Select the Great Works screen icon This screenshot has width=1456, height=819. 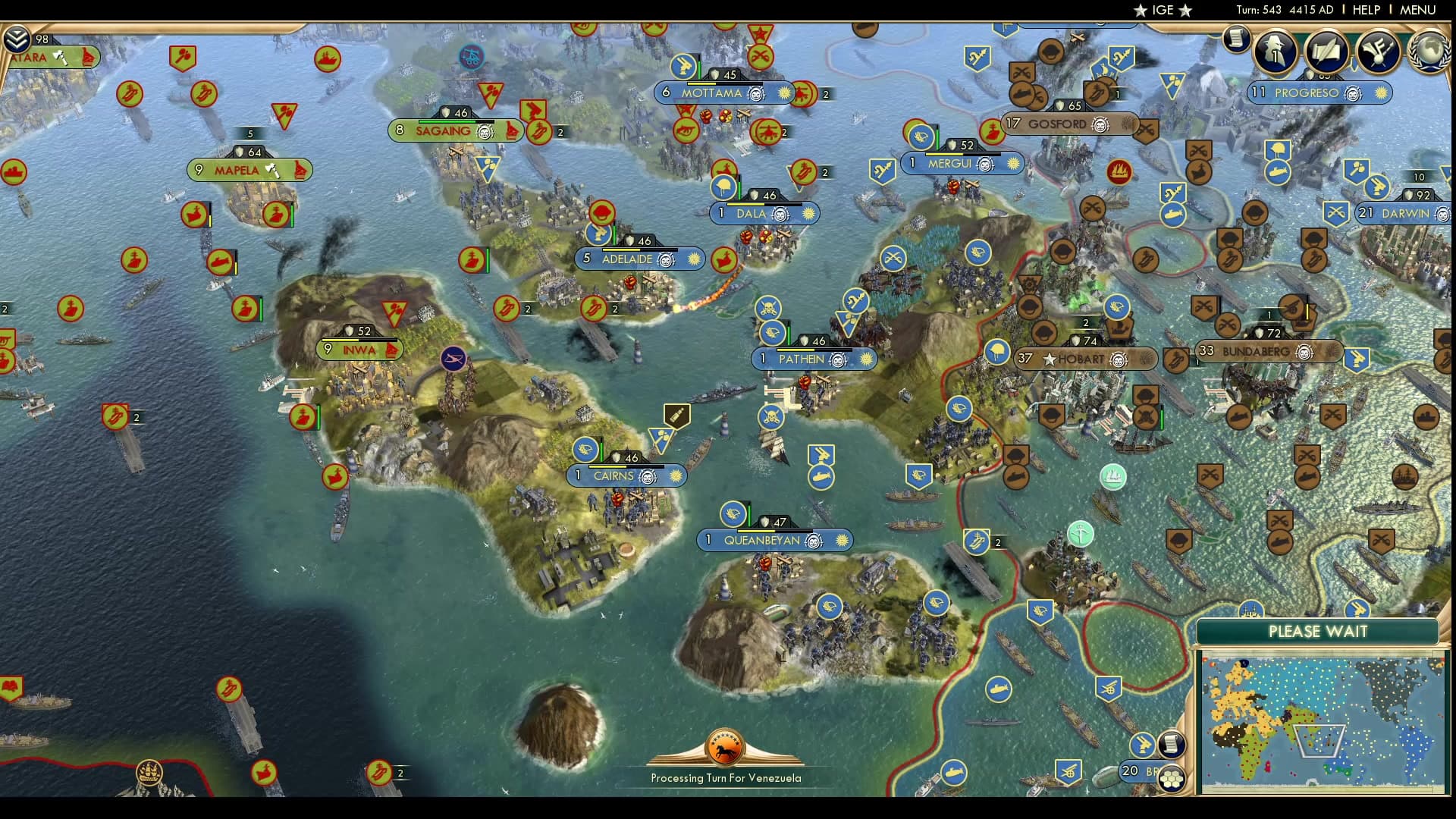1326,52
